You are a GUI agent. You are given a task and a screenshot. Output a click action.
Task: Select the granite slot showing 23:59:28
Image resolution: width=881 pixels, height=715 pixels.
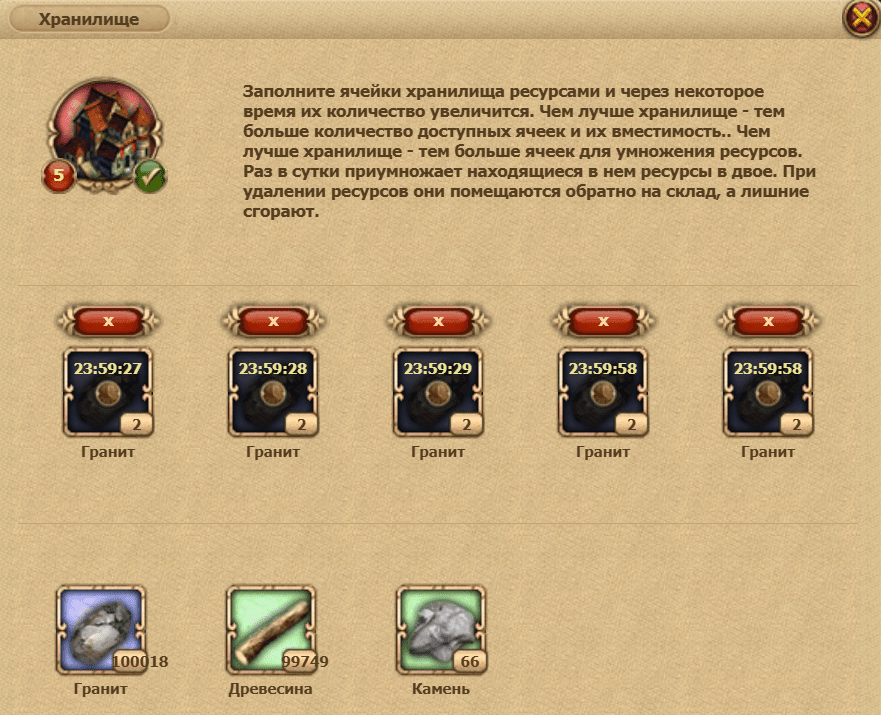point(272,391)
